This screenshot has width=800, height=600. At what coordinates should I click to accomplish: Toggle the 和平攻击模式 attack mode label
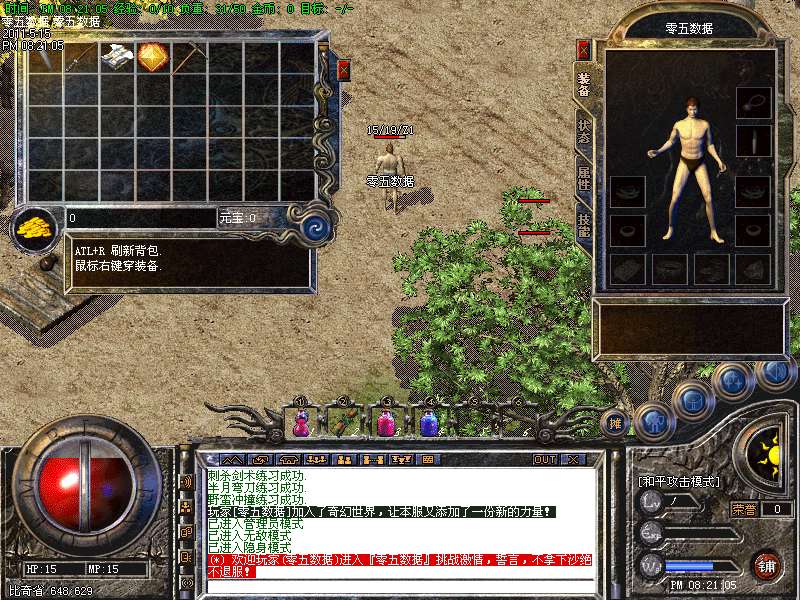point(680,482)
